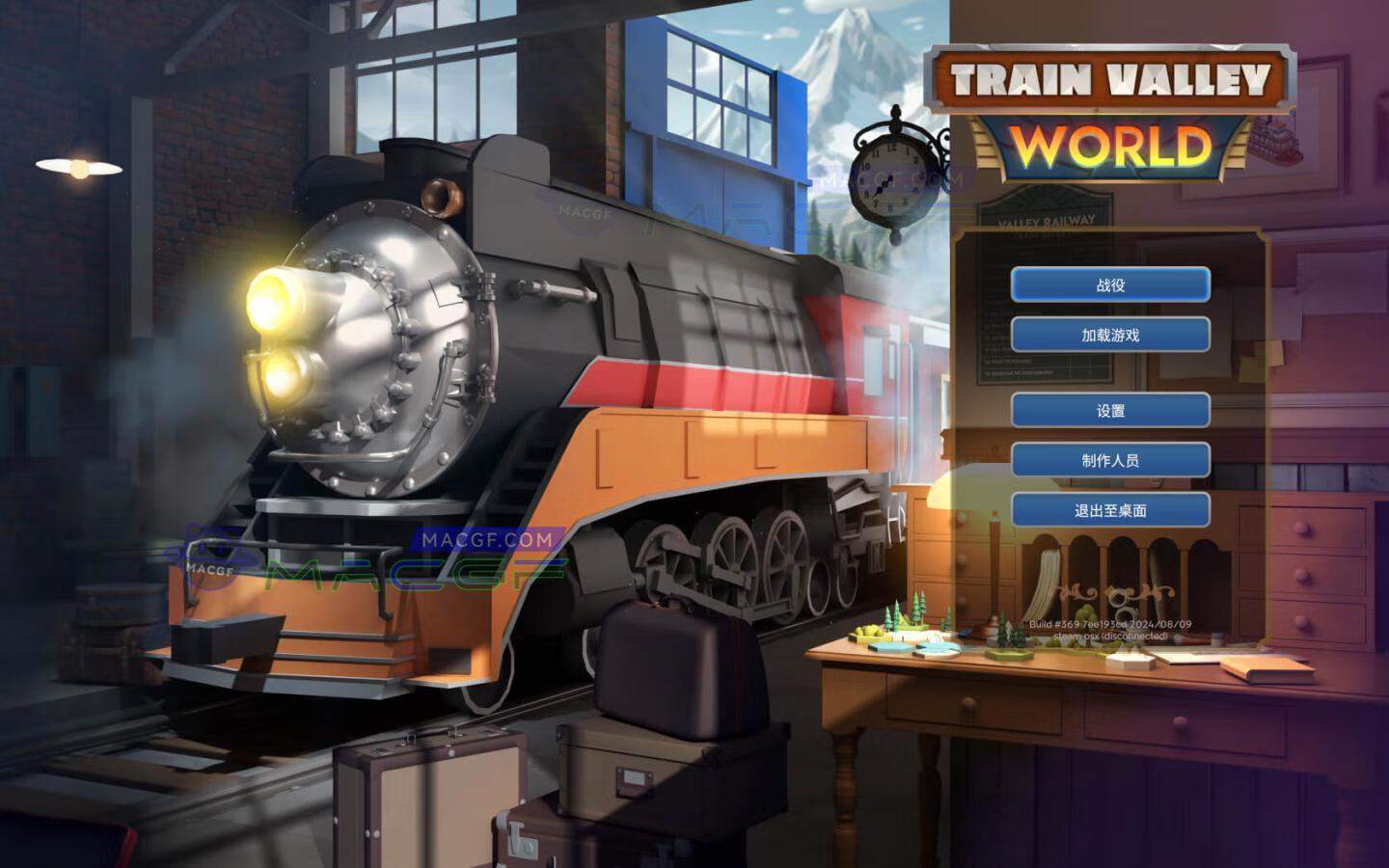Open 加载游戏 to load a saved game
The image size is (1389, 868).
(x=1109, y=333)
